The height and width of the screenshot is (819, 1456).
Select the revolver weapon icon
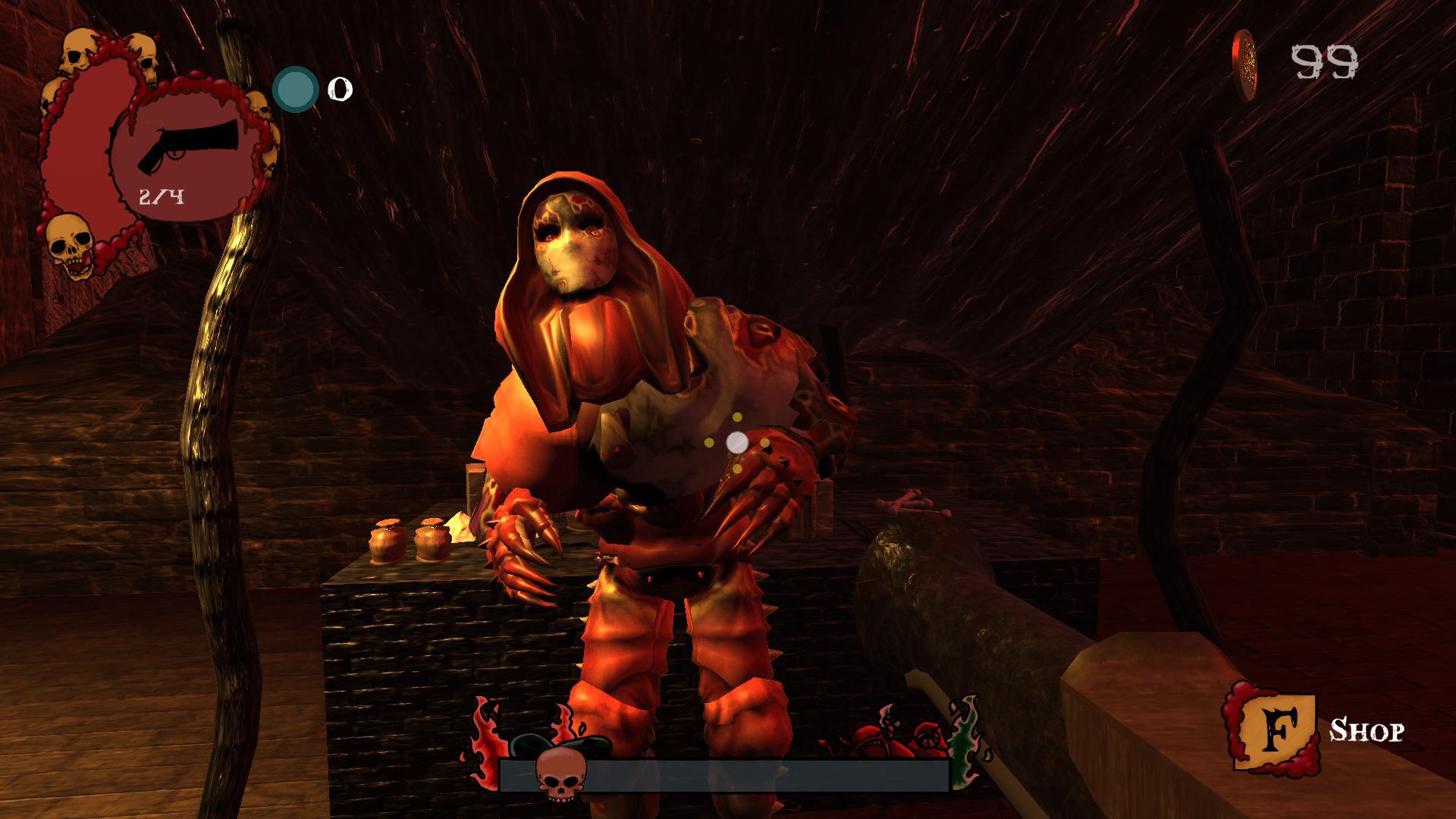(189, 144)
